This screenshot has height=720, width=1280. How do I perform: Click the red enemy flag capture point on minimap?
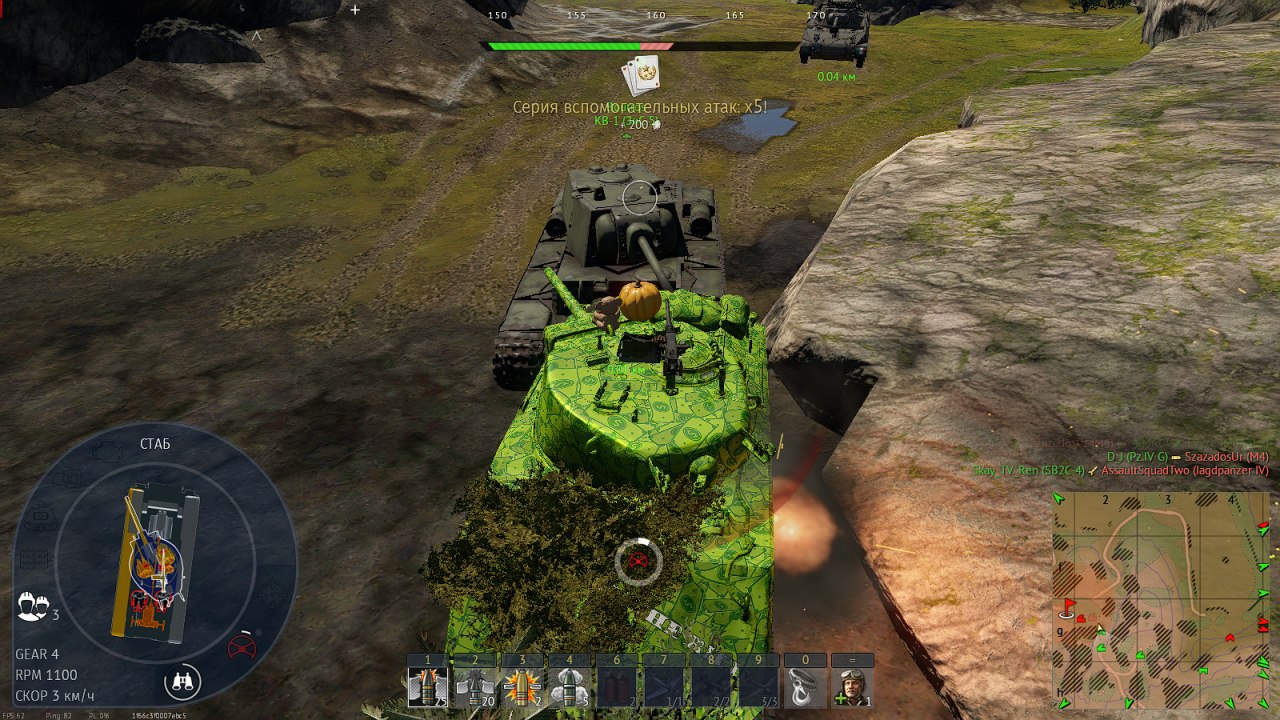coord(1068,607)
